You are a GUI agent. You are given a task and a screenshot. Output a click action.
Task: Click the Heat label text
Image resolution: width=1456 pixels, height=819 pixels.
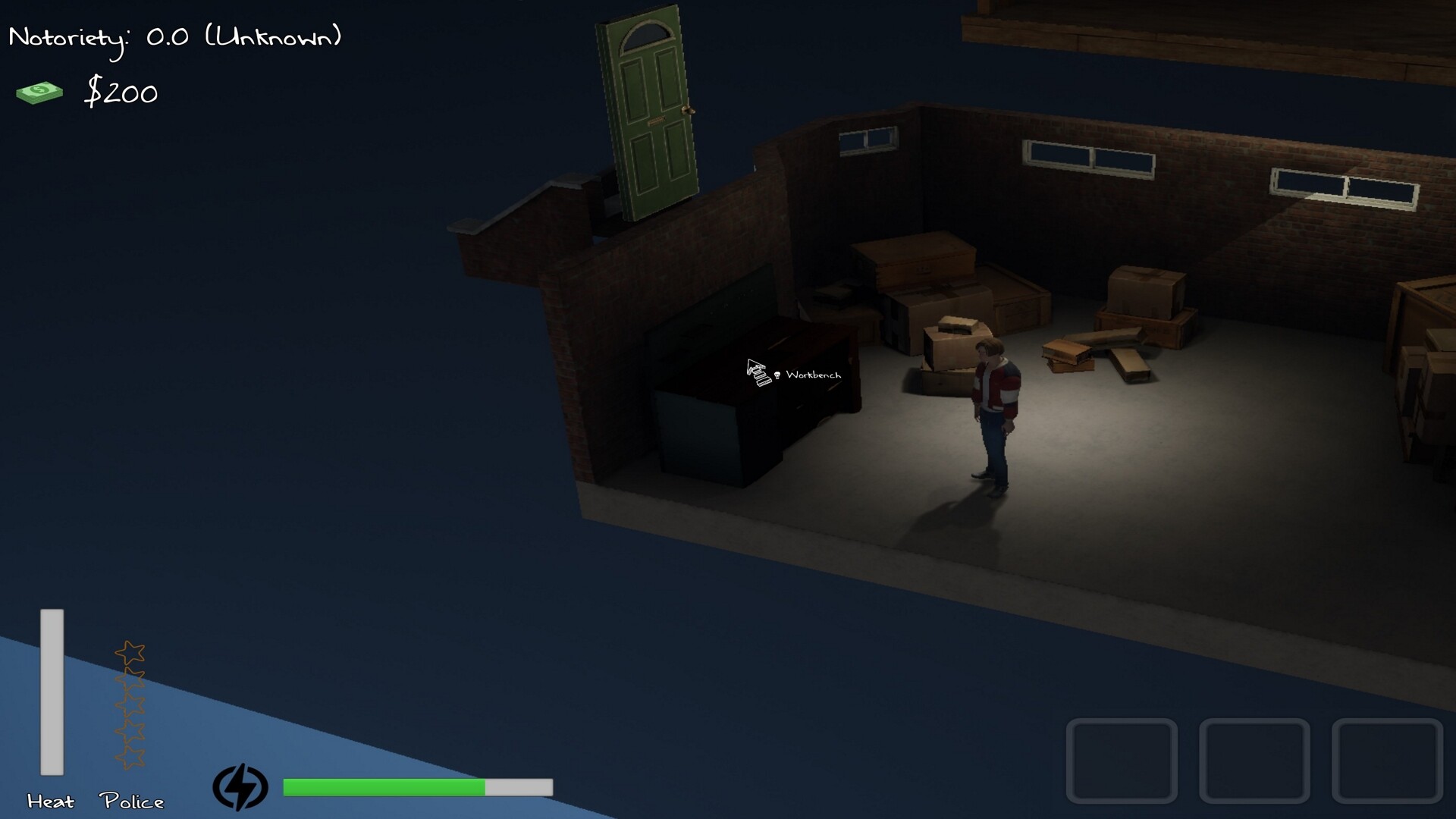coord(50,801)
